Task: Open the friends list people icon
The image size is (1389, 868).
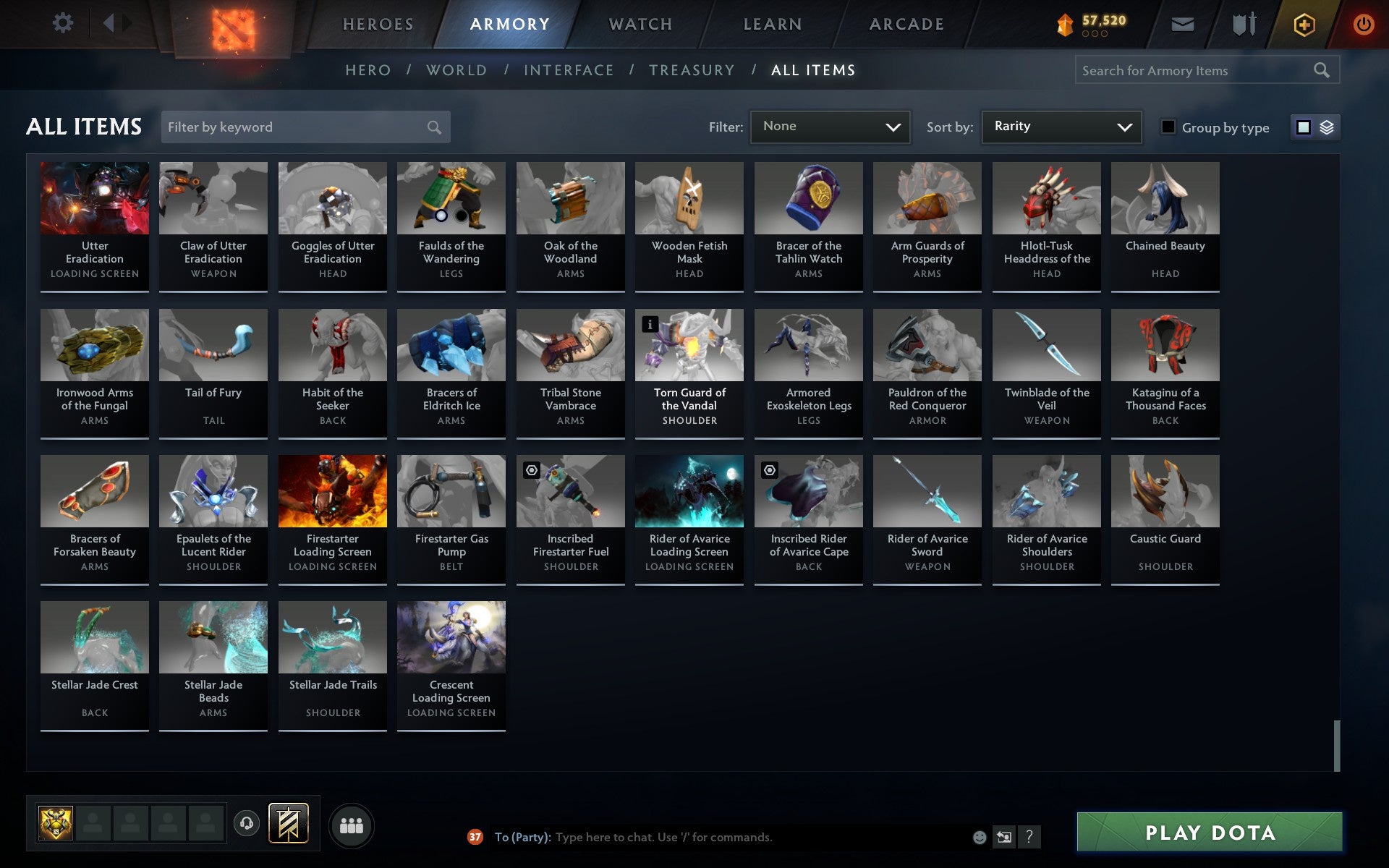Action: tap(351, 825)
